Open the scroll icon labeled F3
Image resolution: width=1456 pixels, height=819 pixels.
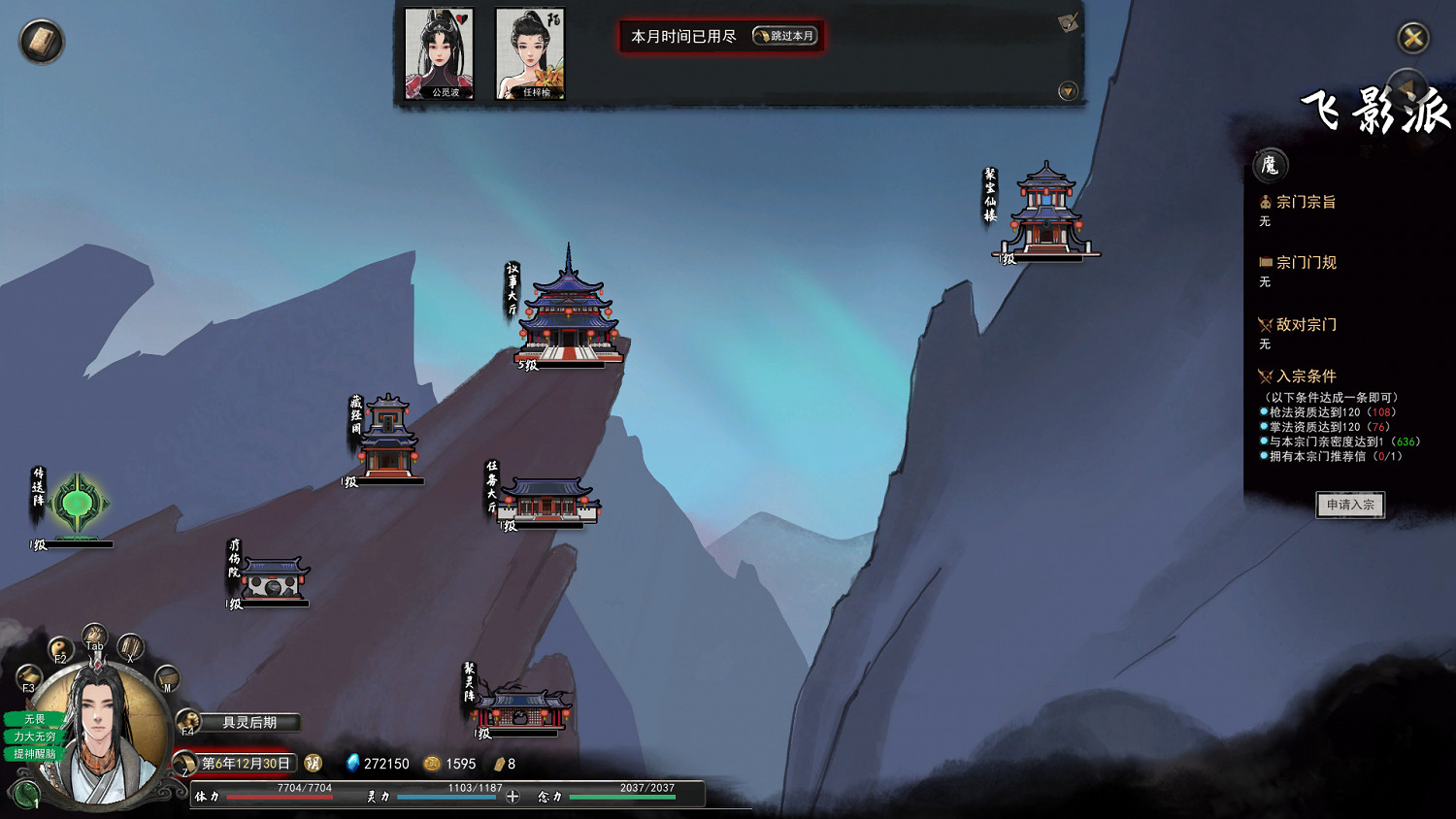[29, 677]
